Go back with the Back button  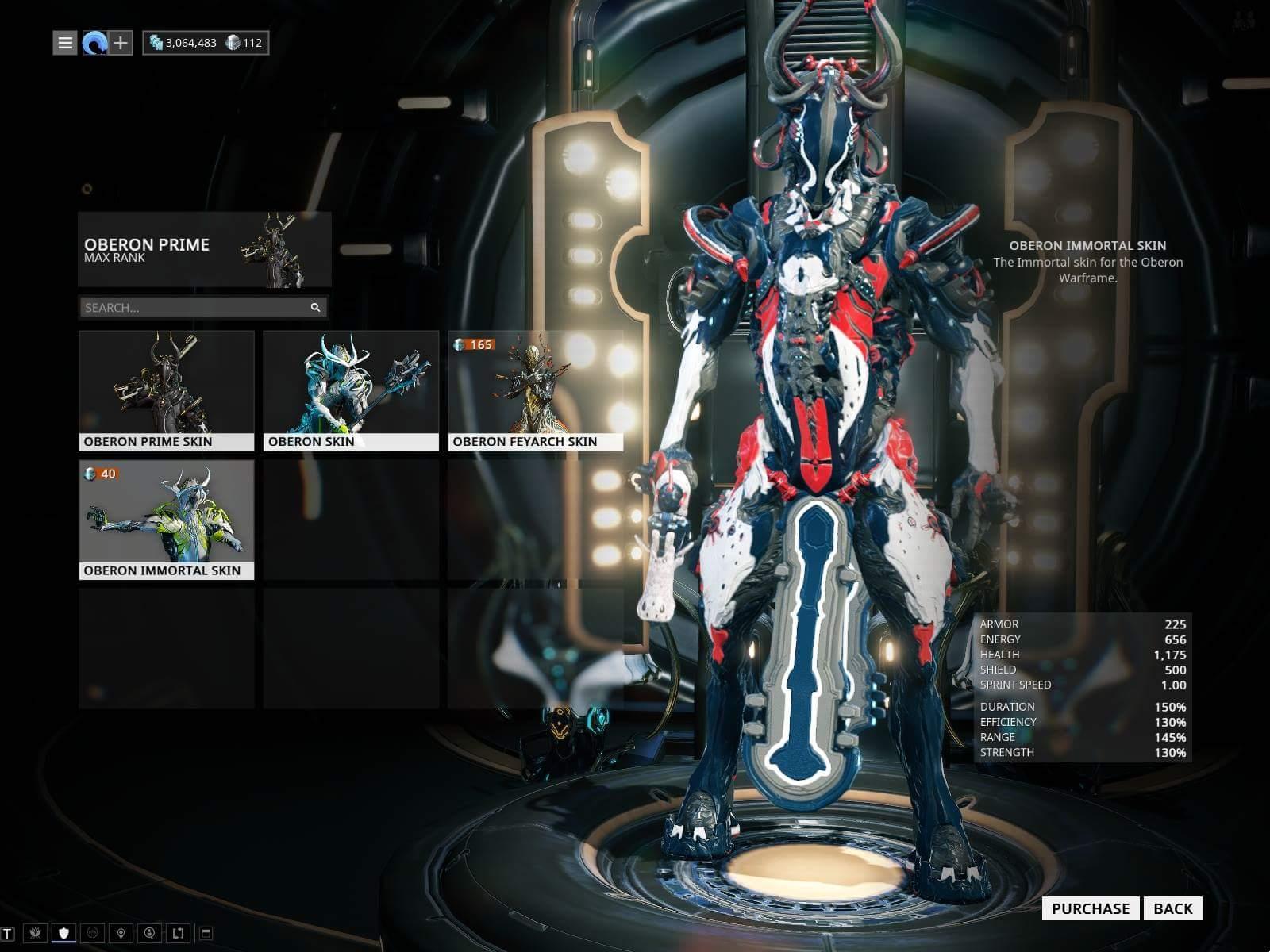pyautogui.click(x=1172, y=908)
